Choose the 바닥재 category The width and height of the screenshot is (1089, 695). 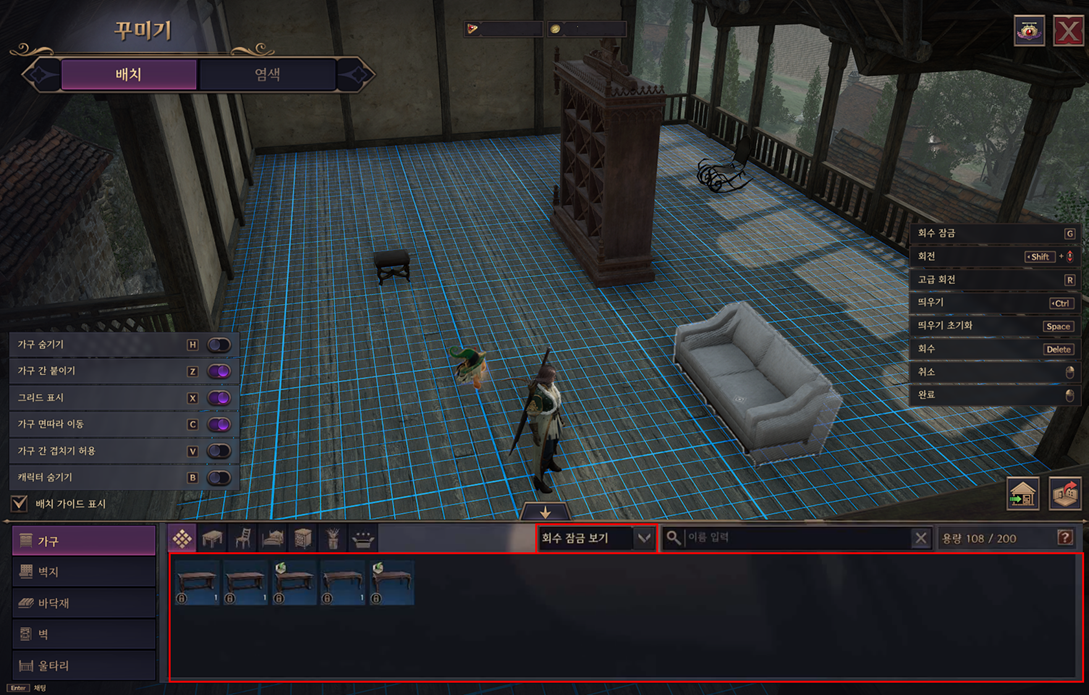(x=84, y=603)
